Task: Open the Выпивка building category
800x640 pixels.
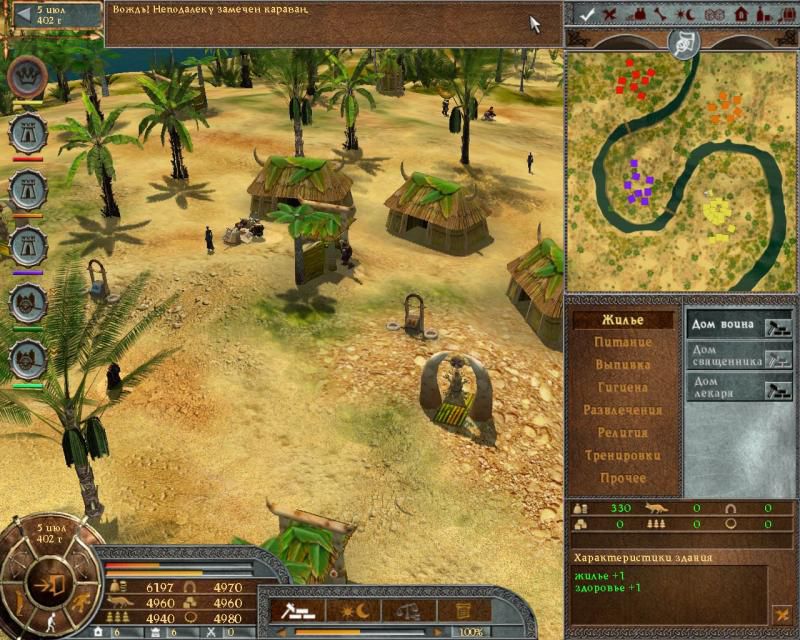Action: (622, 365)
